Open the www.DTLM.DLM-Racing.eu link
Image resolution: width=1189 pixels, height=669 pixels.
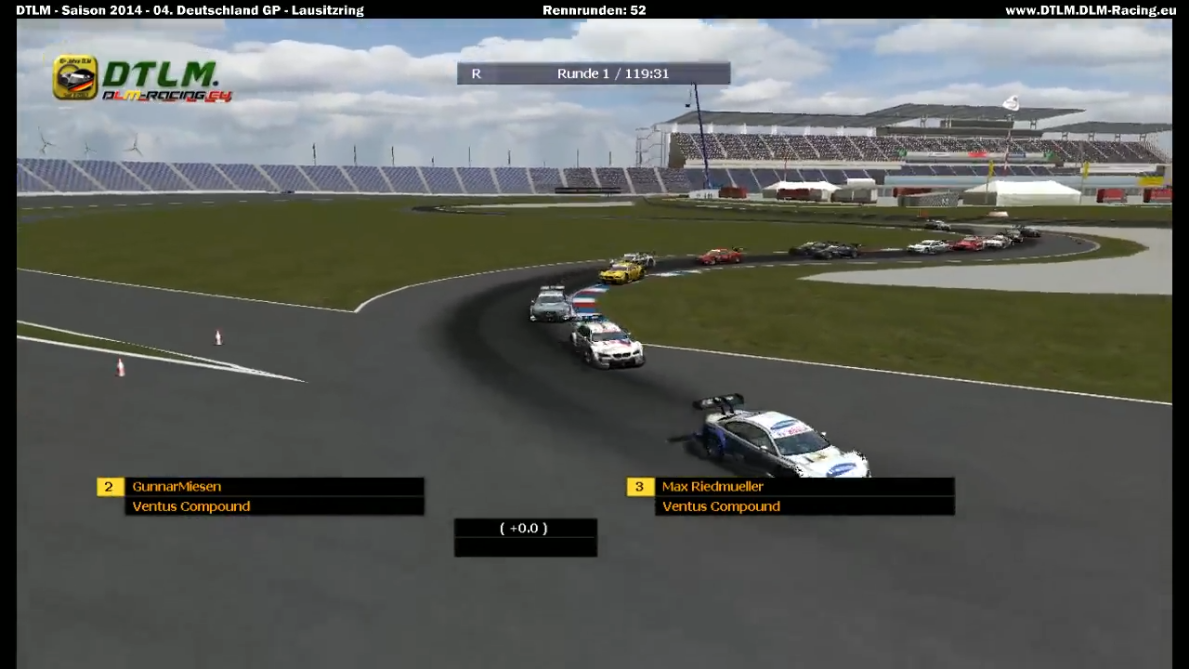[x=1089, y=10]
